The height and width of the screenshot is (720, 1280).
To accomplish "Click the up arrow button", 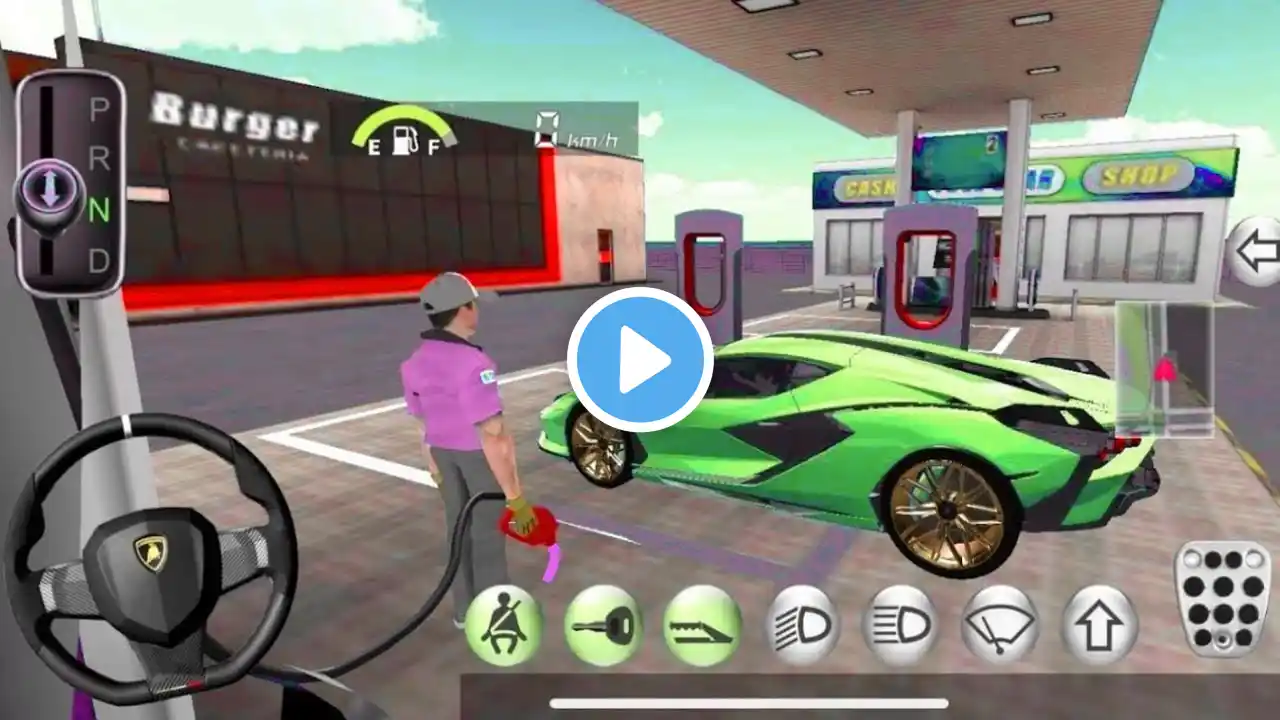I will pos(1099,626).
